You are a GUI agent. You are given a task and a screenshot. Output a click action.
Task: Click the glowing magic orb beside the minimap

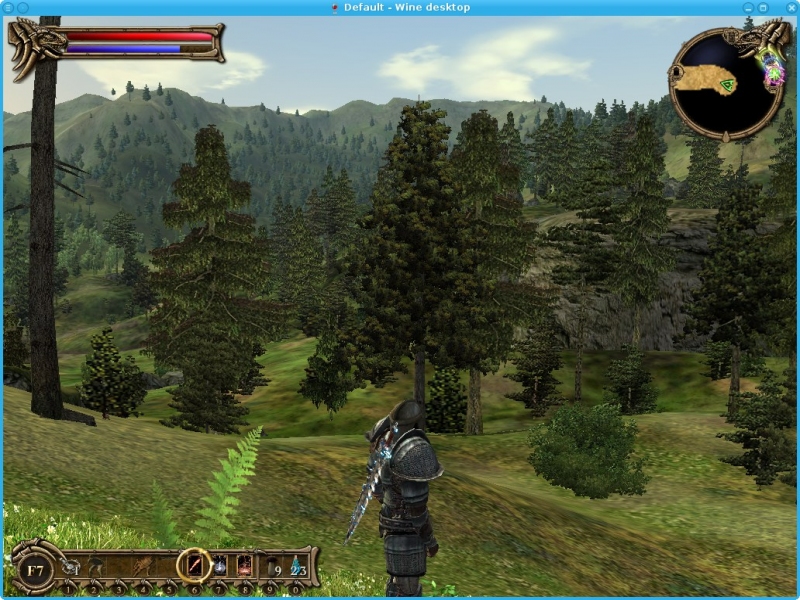773,70
